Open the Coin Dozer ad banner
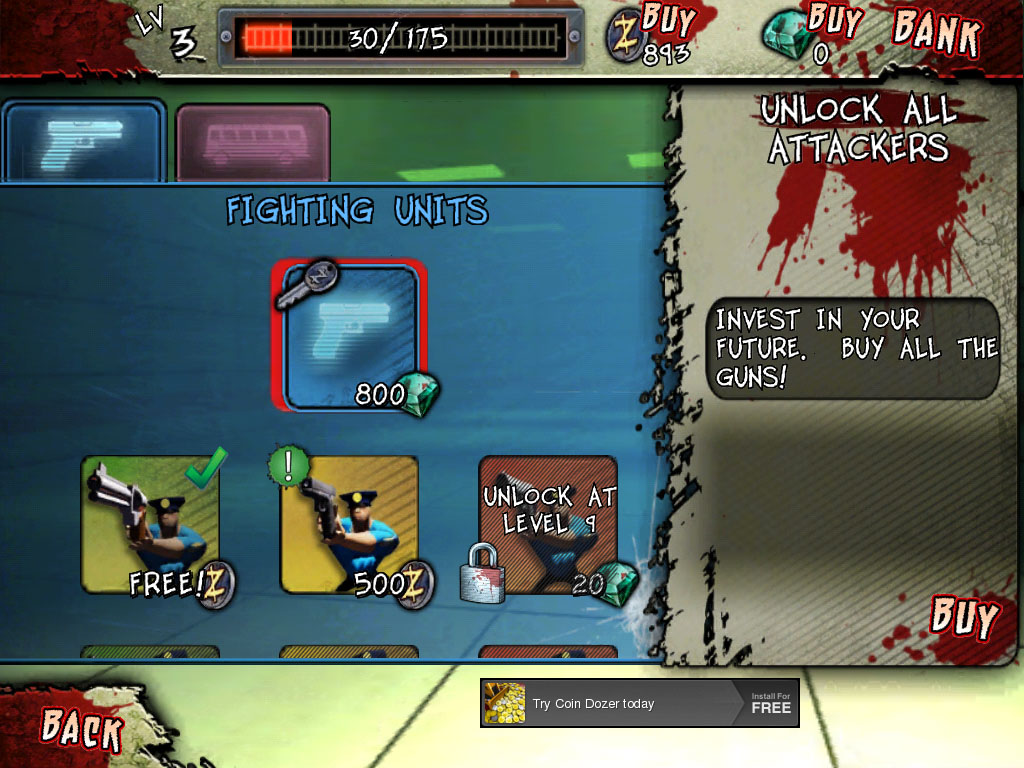This screenshot has height=768, width=1024. tap(639, 703)
